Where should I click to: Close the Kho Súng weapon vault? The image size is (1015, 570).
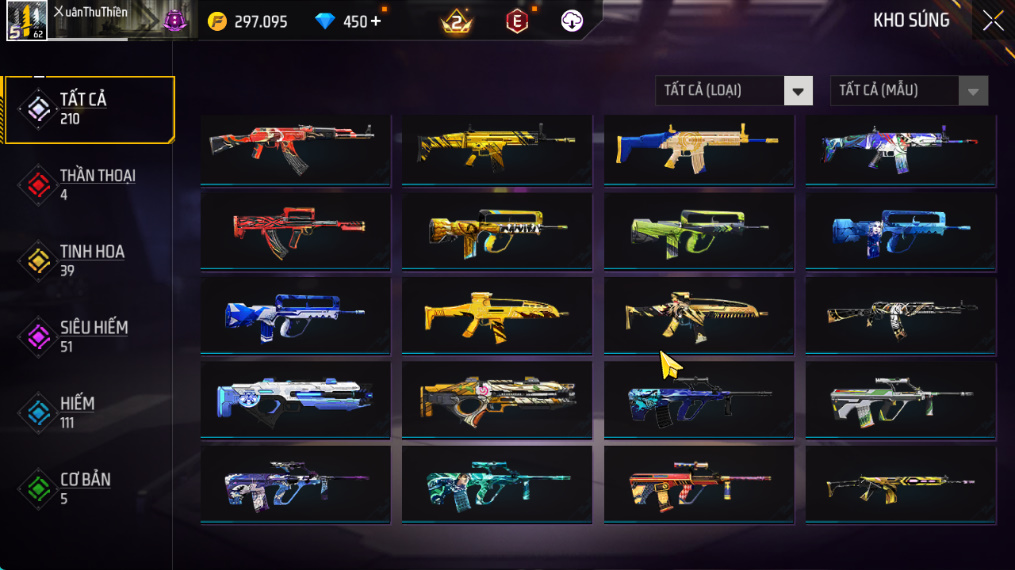[992, 21]
